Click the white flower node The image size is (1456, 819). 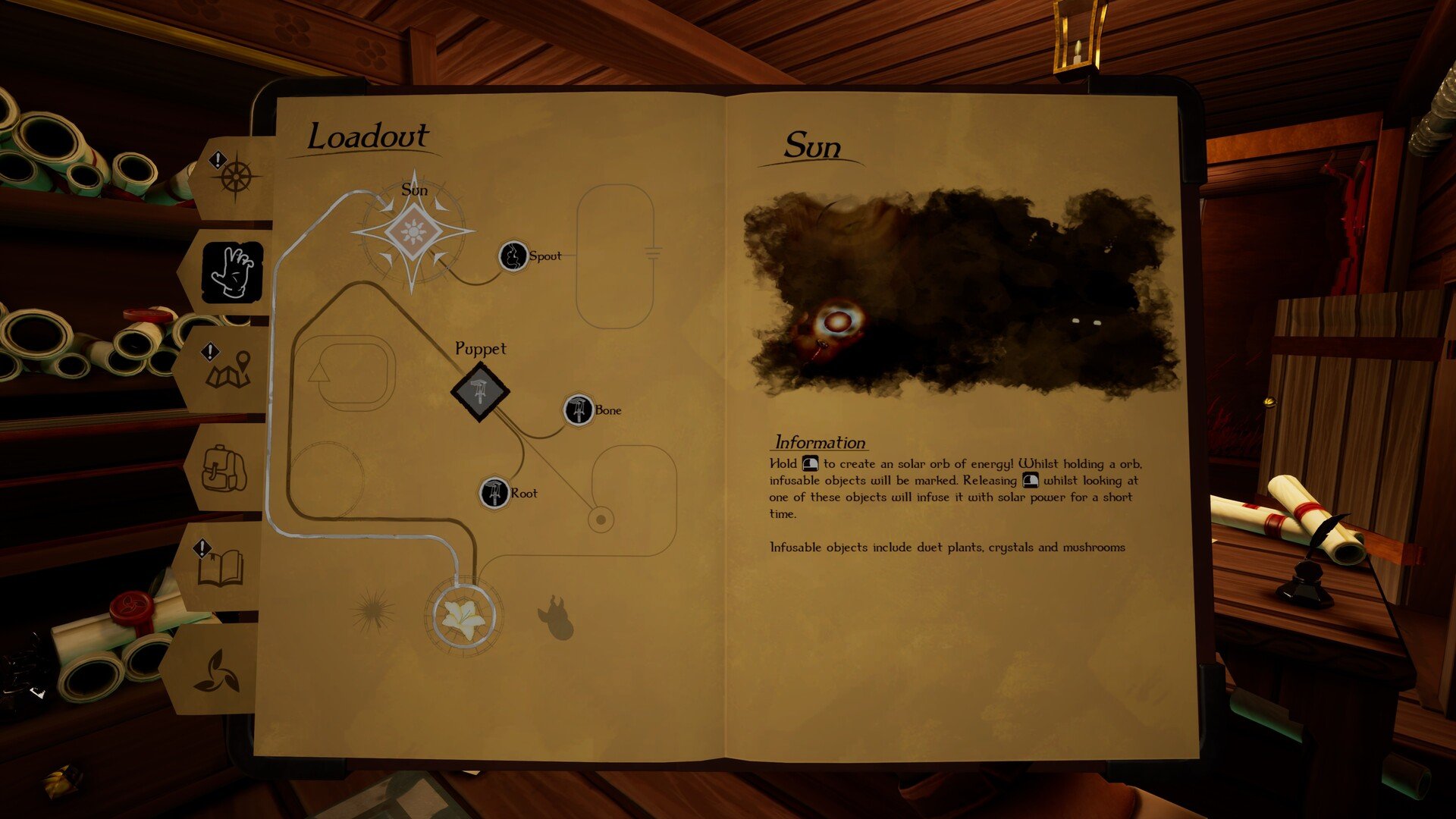click(463, 618)
